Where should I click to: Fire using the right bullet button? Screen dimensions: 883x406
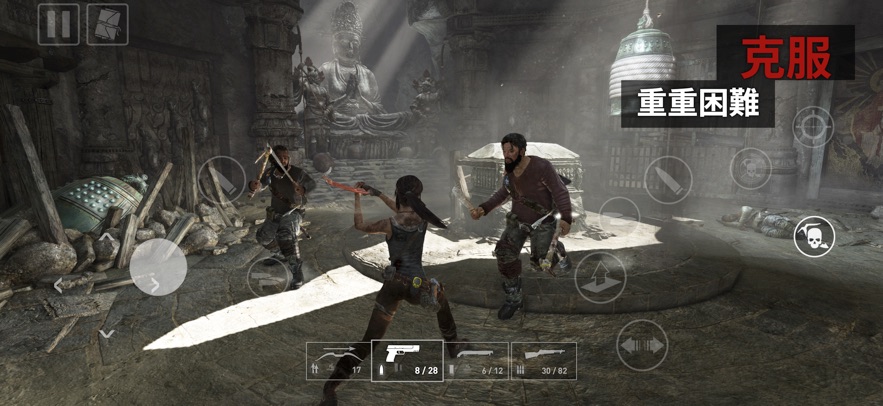[668, 180]
